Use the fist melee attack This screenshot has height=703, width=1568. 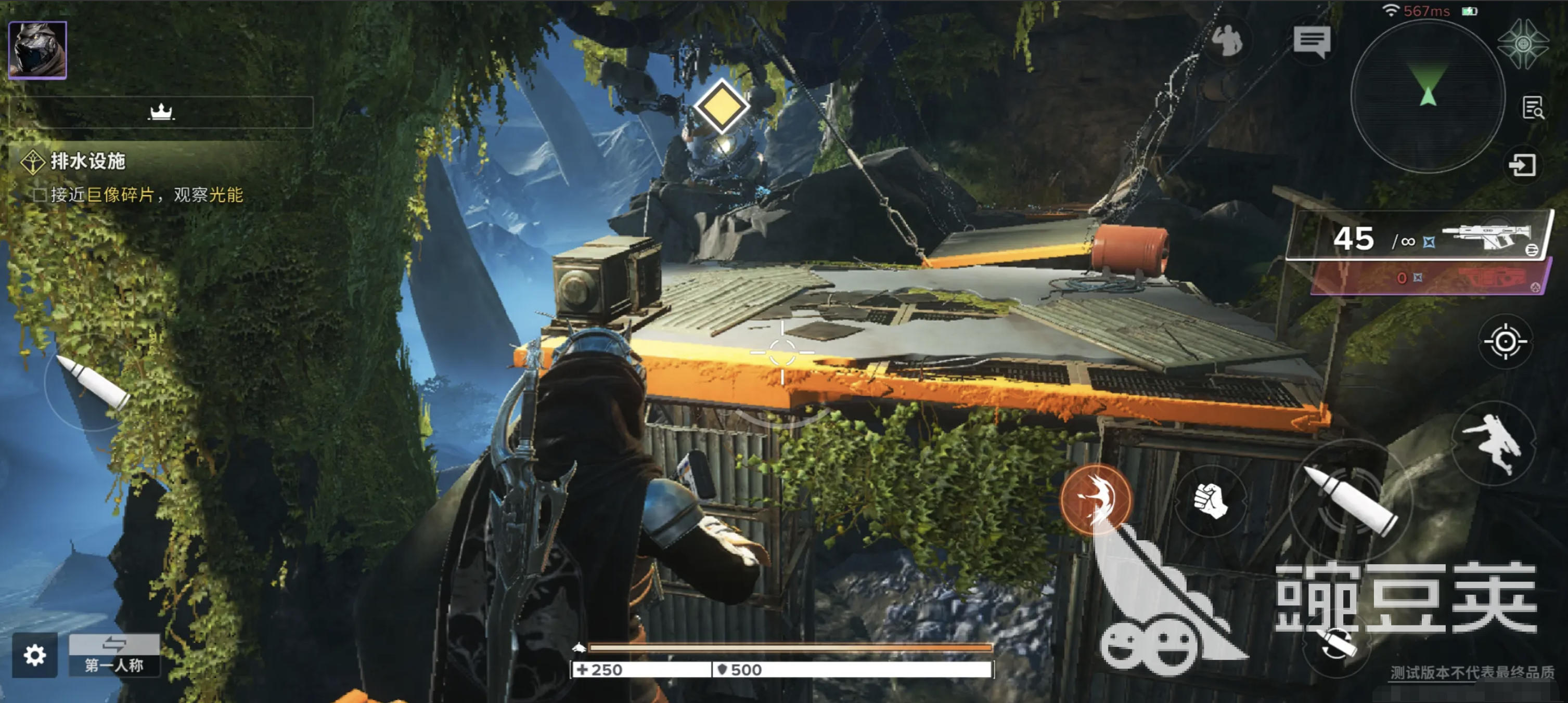coord(1210,501)
